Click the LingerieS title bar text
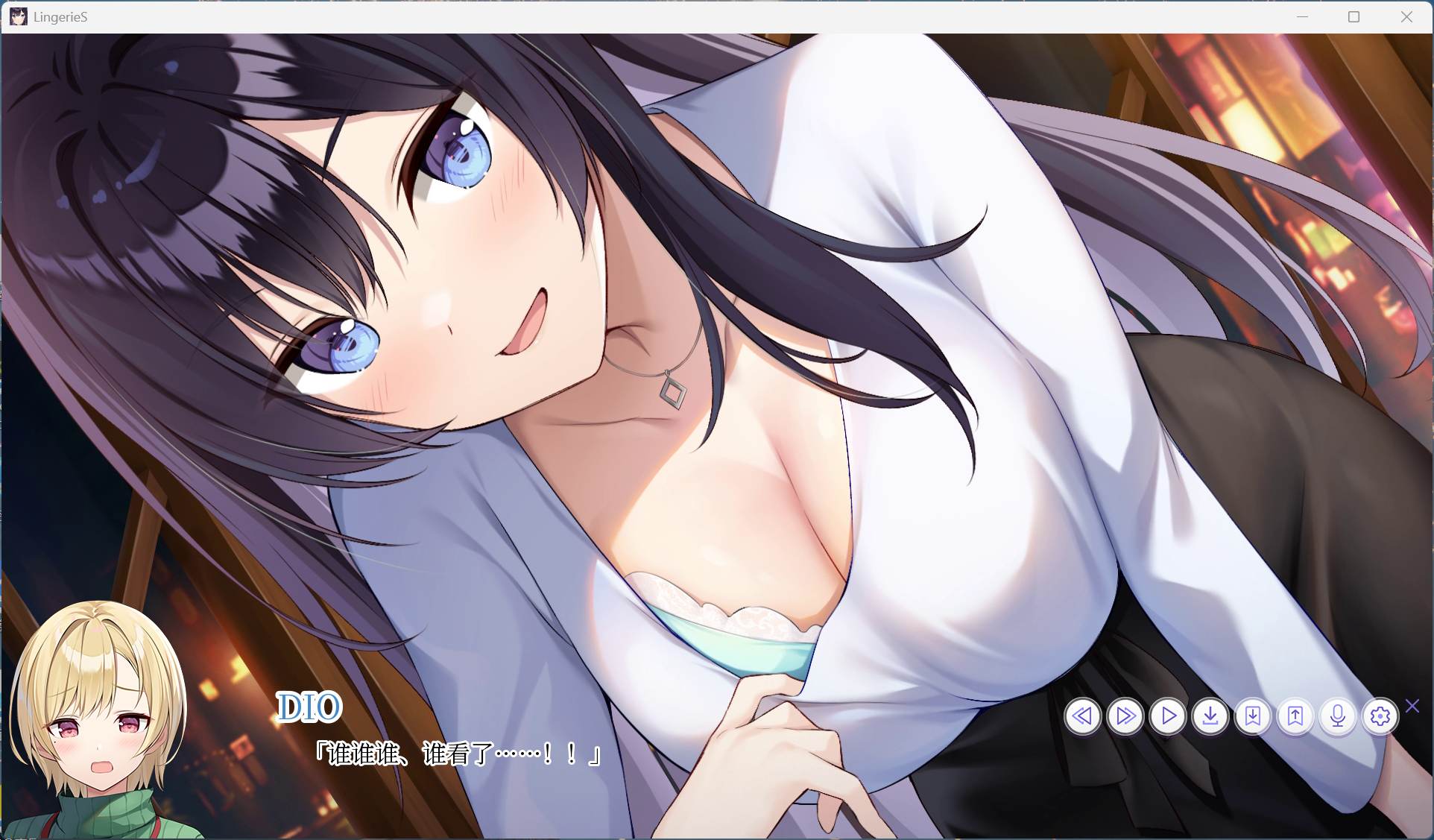The image size is (1434, 840). click(x=59, y=16)
